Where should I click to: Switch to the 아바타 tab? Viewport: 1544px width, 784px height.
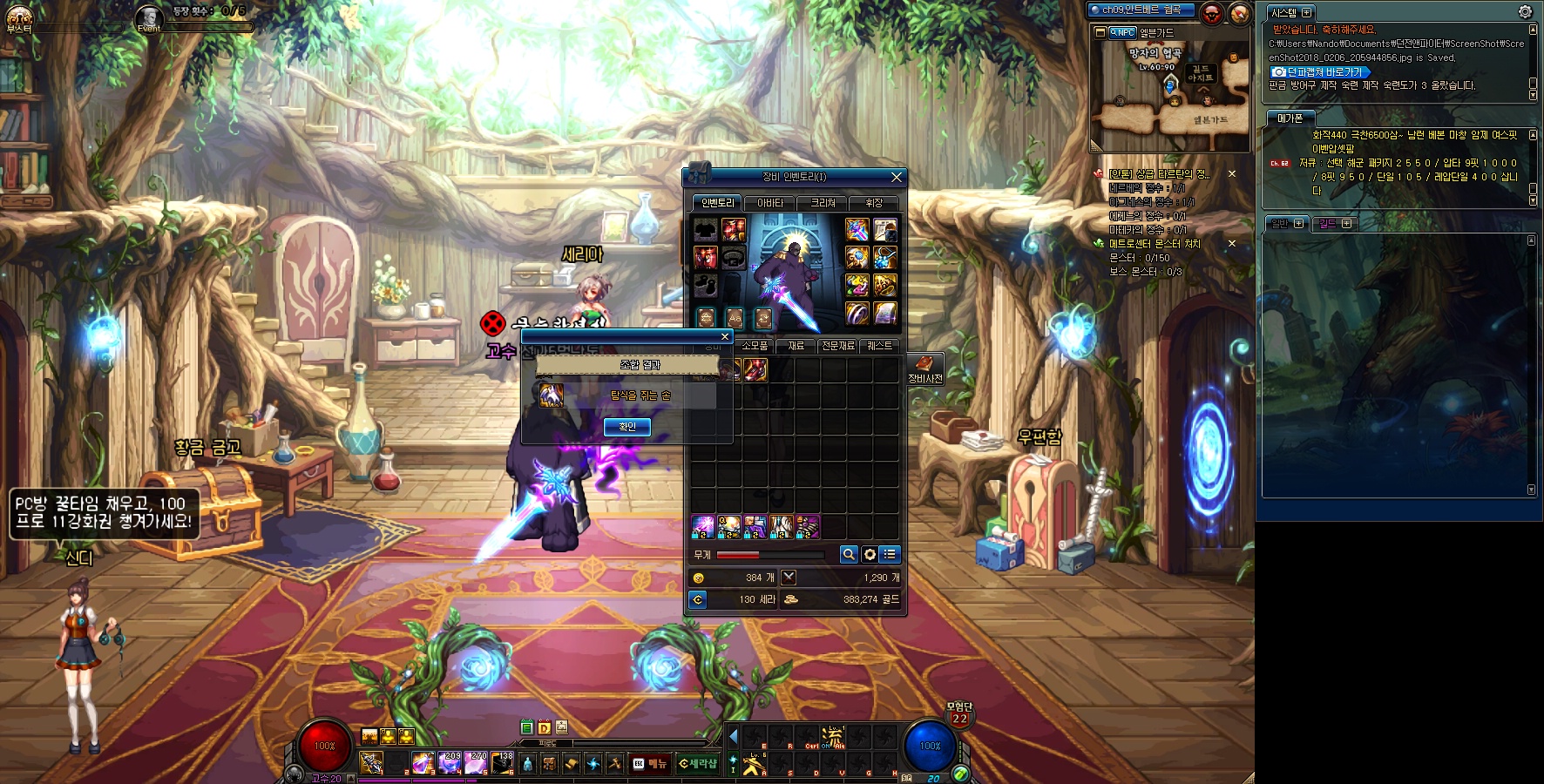[x=770, y=203]
